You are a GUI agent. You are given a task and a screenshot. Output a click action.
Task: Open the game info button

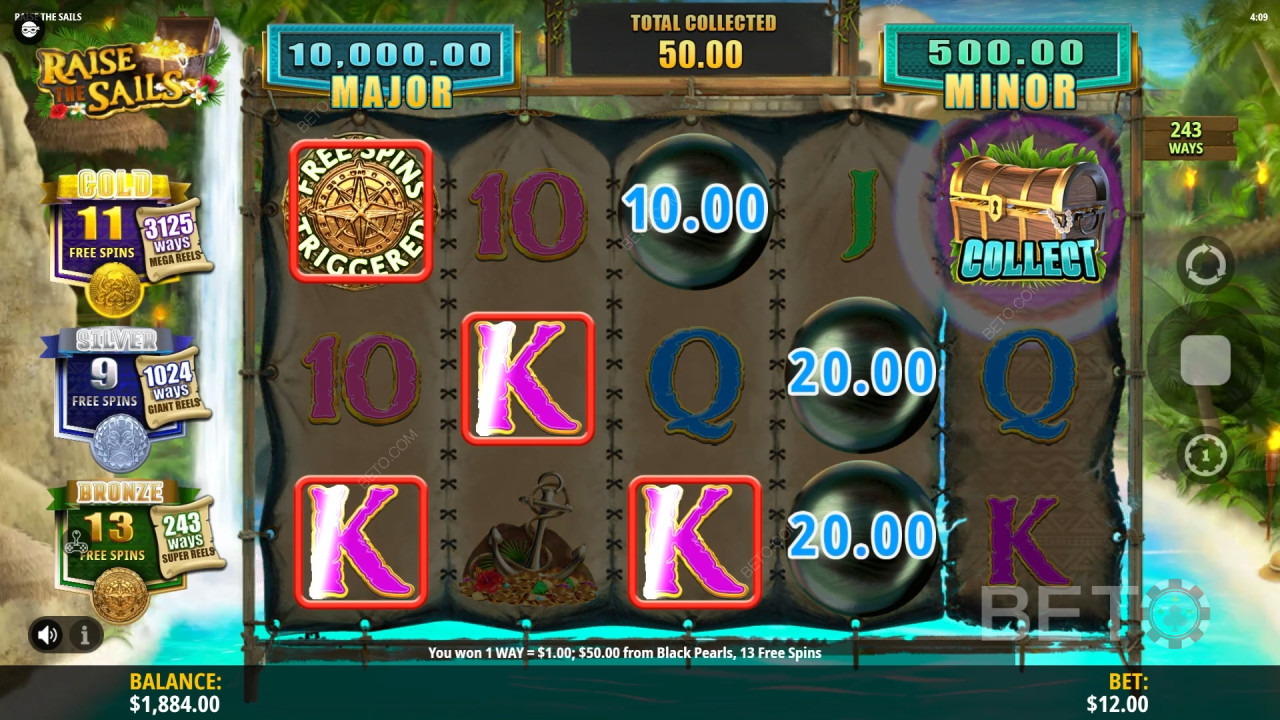tap(85, 634)
